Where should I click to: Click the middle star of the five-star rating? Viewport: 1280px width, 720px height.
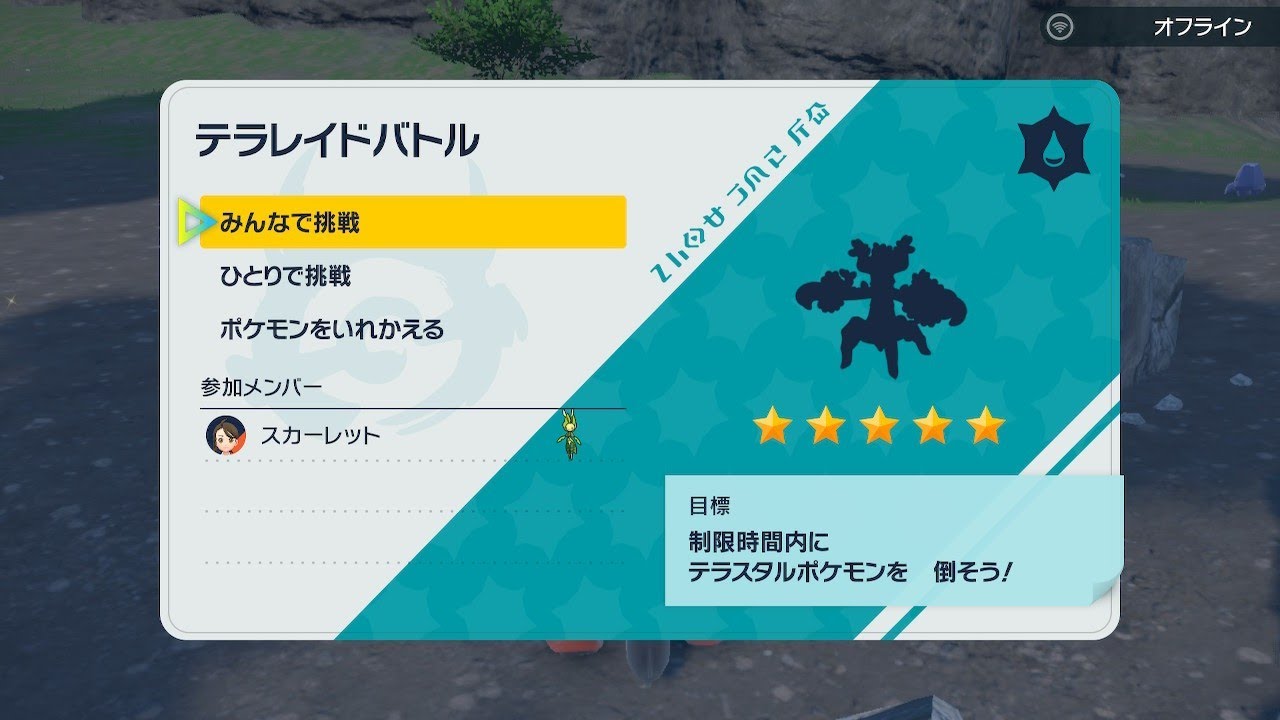[x=878, y=428]
